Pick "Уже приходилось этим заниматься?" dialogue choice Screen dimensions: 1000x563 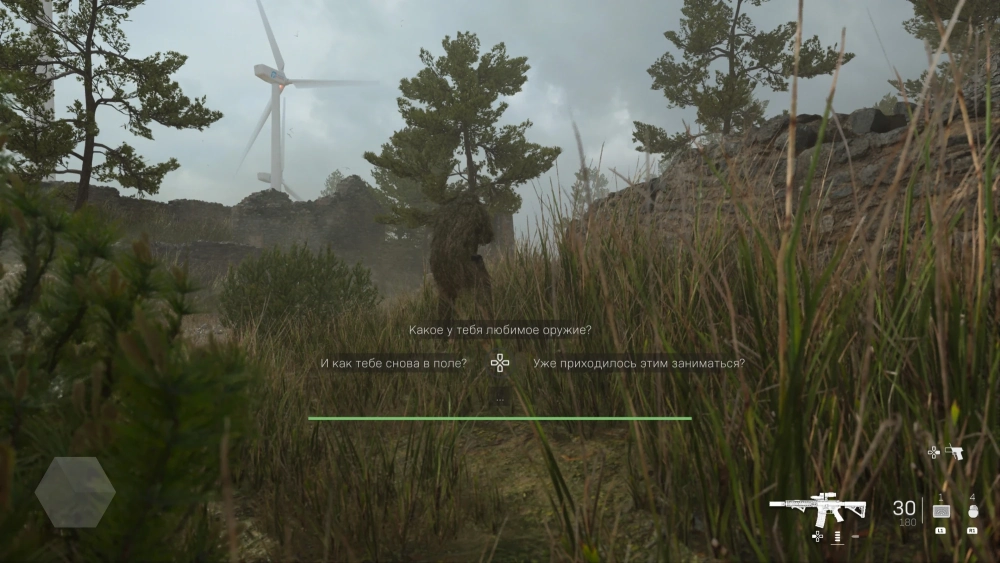638,363
